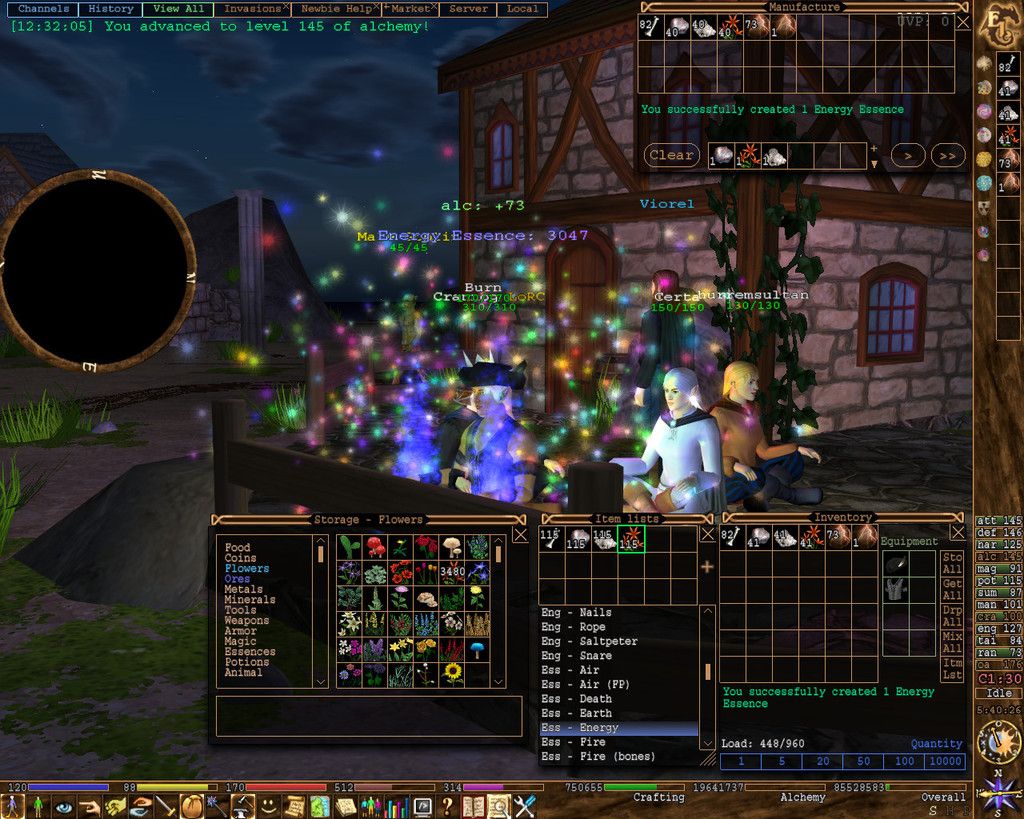Click the Get All inventory button
Image resolution: width=1024 pixels, height=819 pixels.
pos(953,589)
